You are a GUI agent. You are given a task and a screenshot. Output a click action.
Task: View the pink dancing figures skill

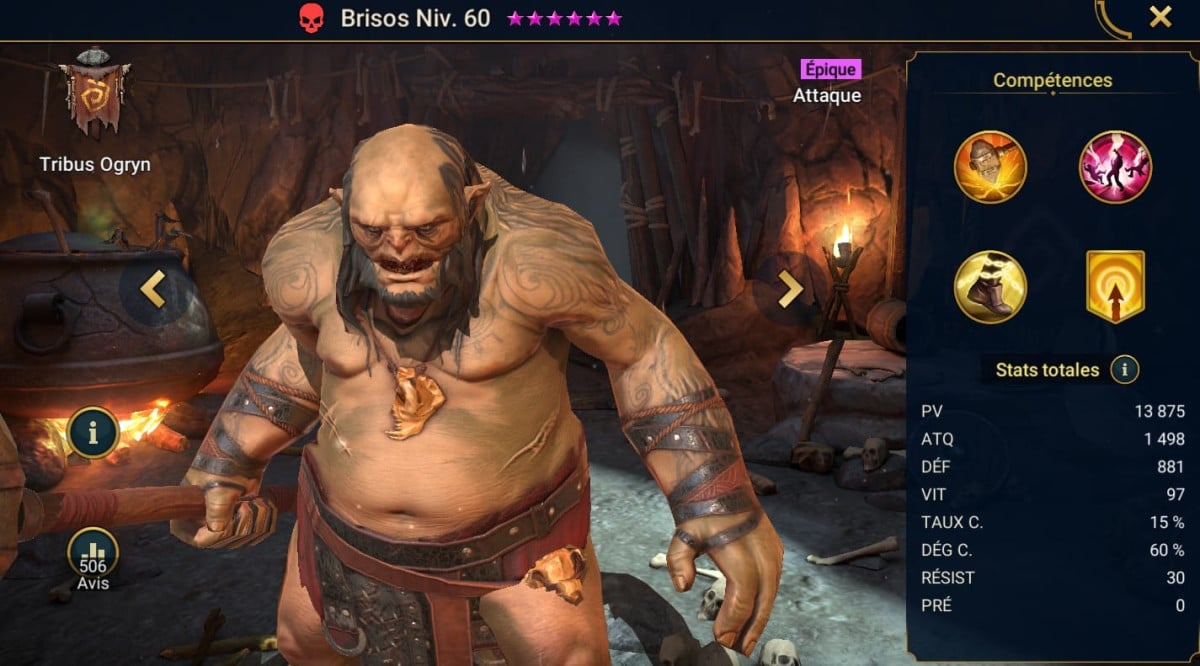tap(1115, 167)
